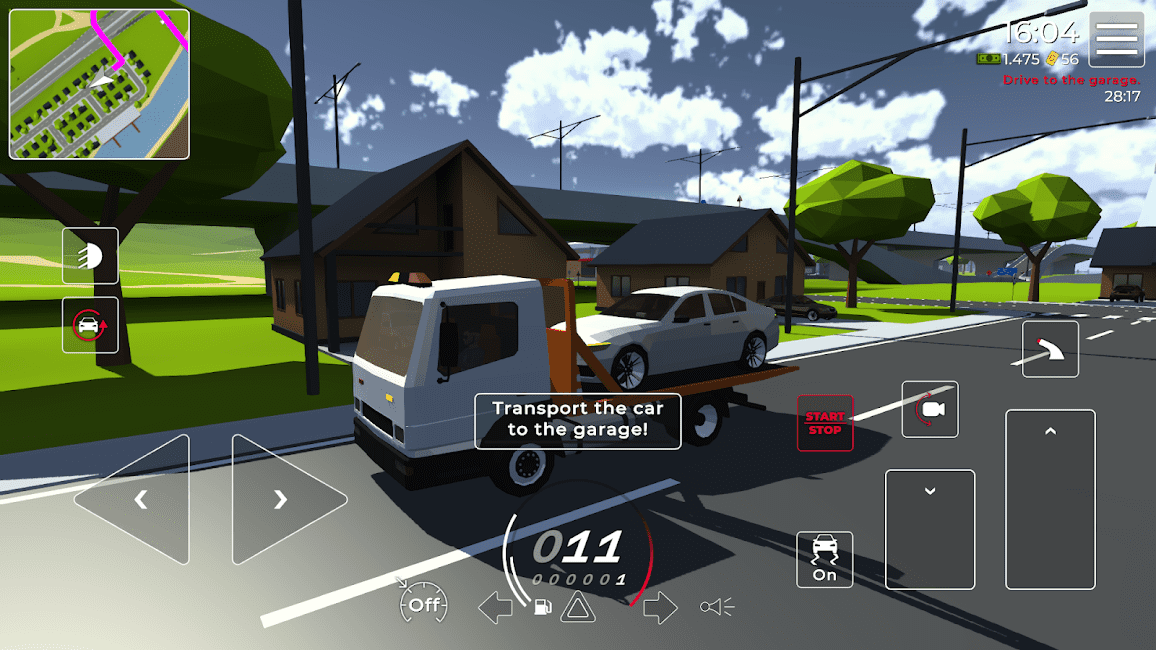The height and width of the screenshot is (650, 1156).
Task: Dismiss the Transport the car message box
Action: 577,420
